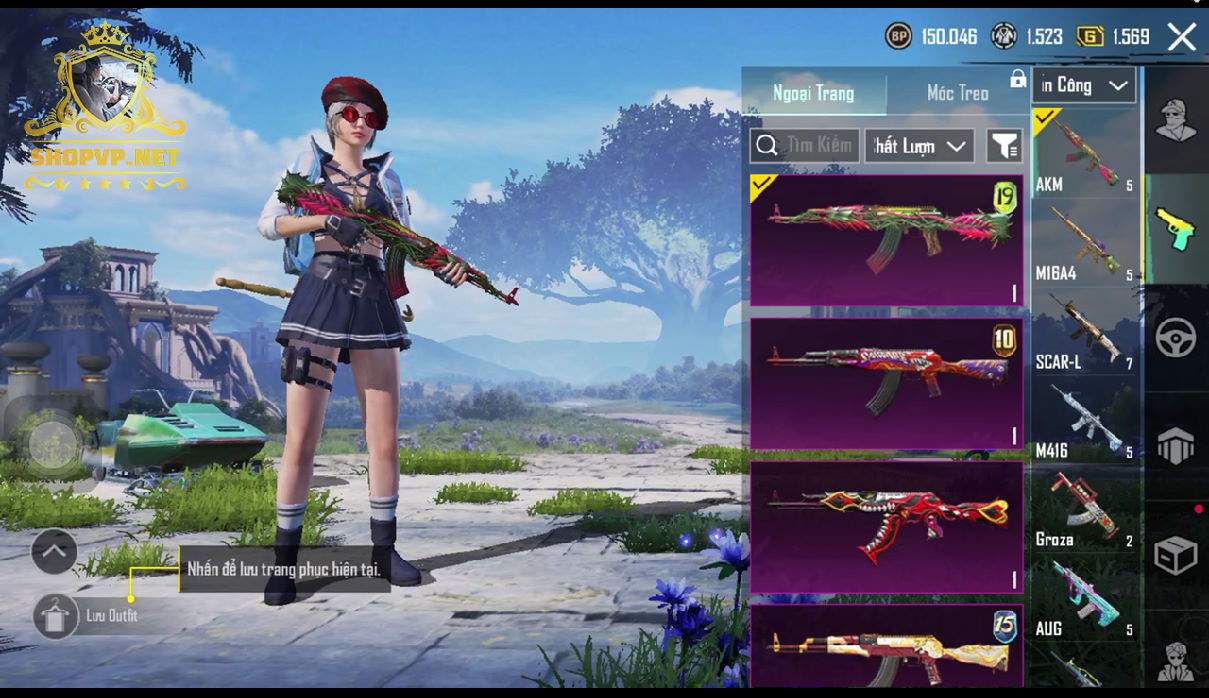Image resolution: width=1209 pixels, height=698 pixels.
Task: Expand the weapon type dropdown
Action: [1084, 86]
